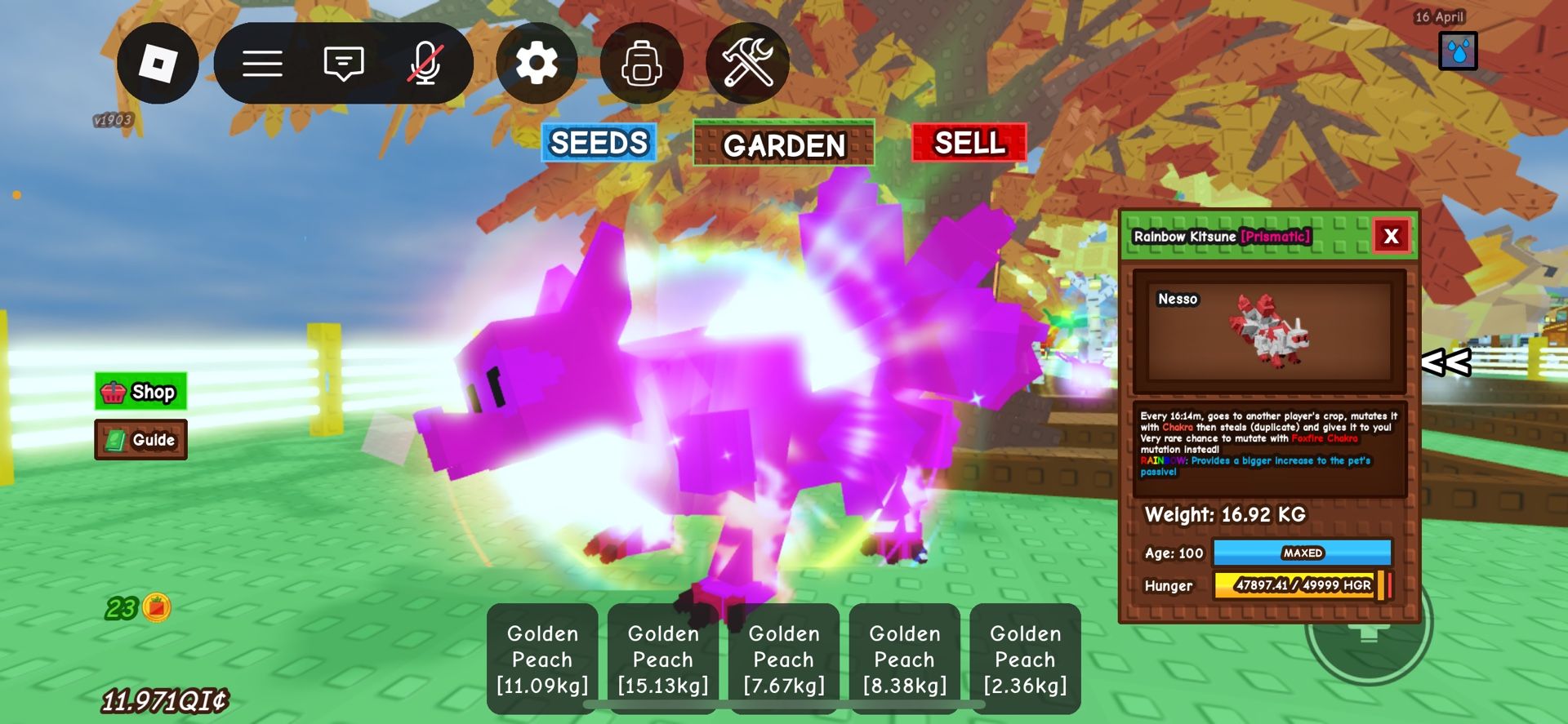Viewport: 1568px width, 724px height.
Task: Pick the Golden Peach 2.36kg slot
Action: [x=1026, y=659]
